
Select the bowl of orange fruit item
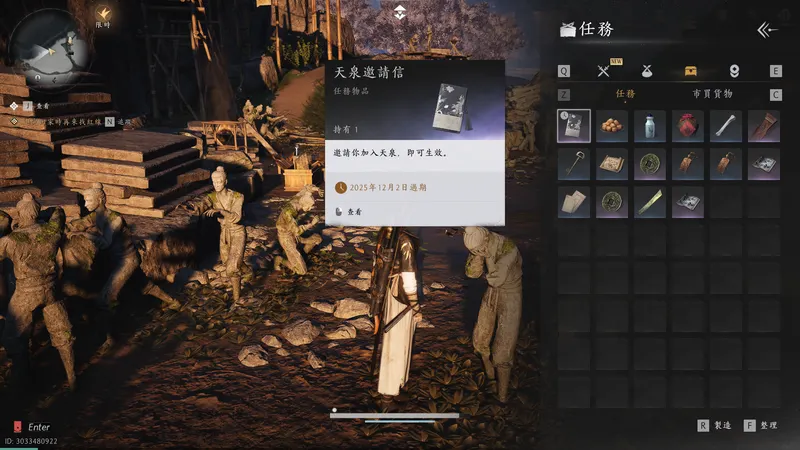click(x=611, y=126)
